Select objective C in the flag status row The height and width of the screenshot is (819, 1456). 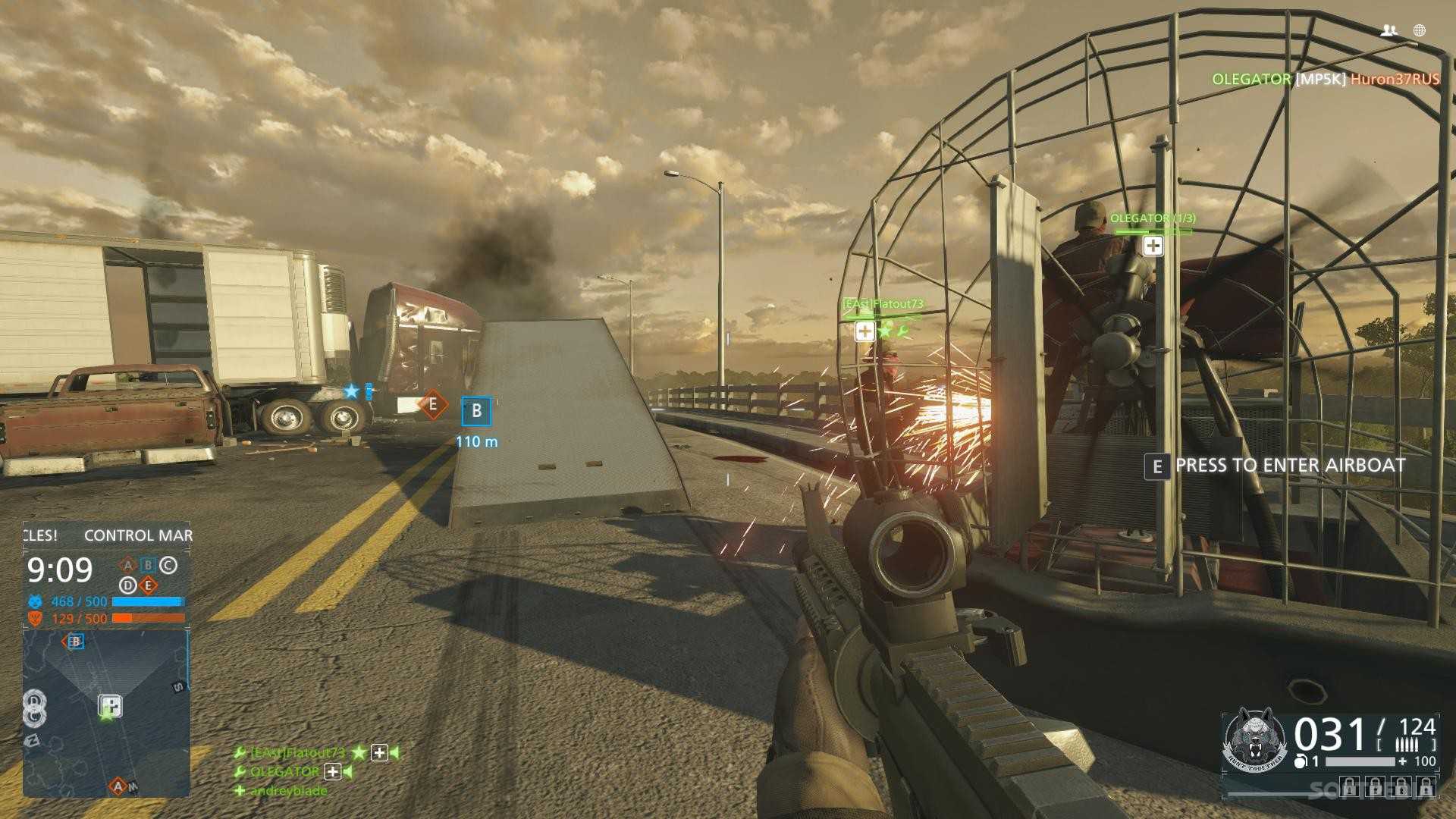(168, 565)
